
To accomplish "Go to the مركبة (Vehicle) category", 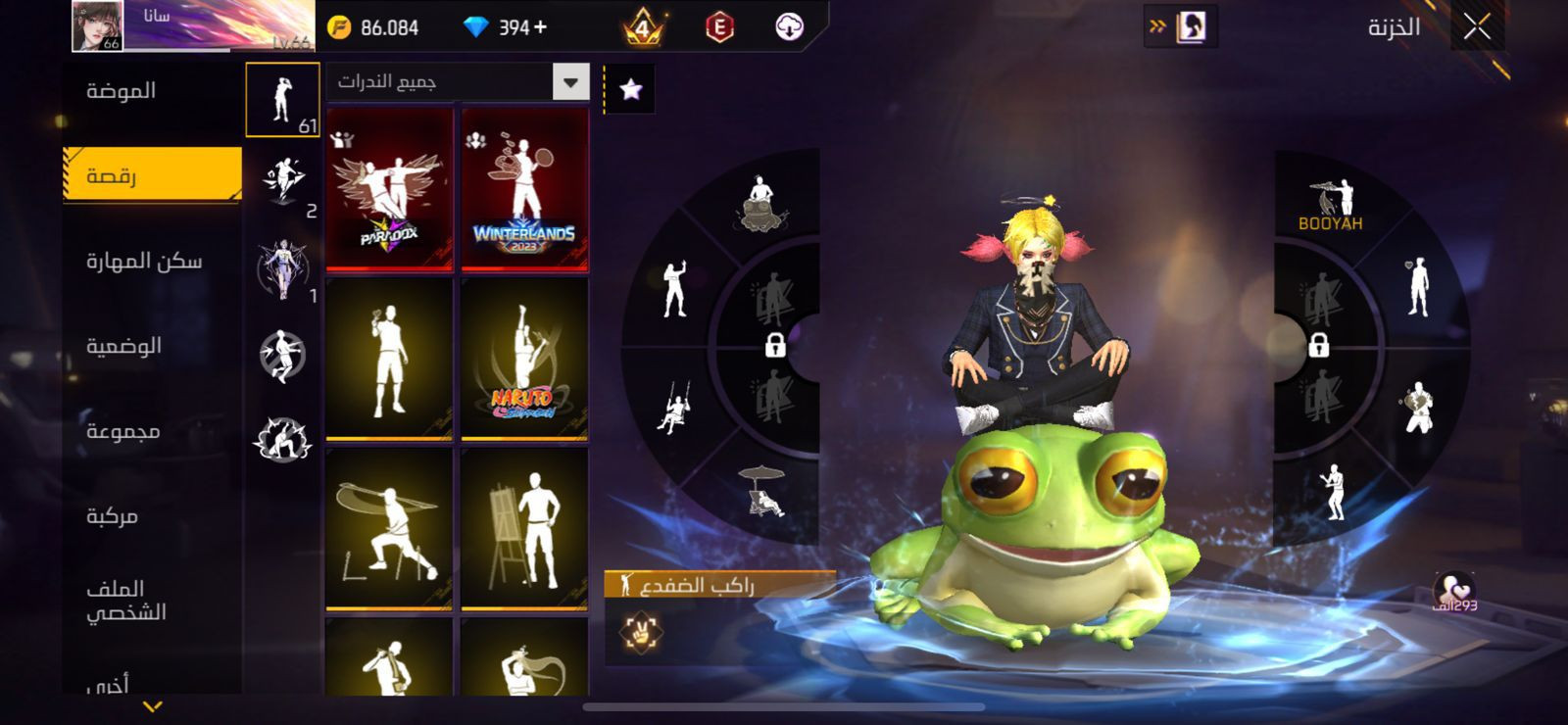I will [113, 515].
